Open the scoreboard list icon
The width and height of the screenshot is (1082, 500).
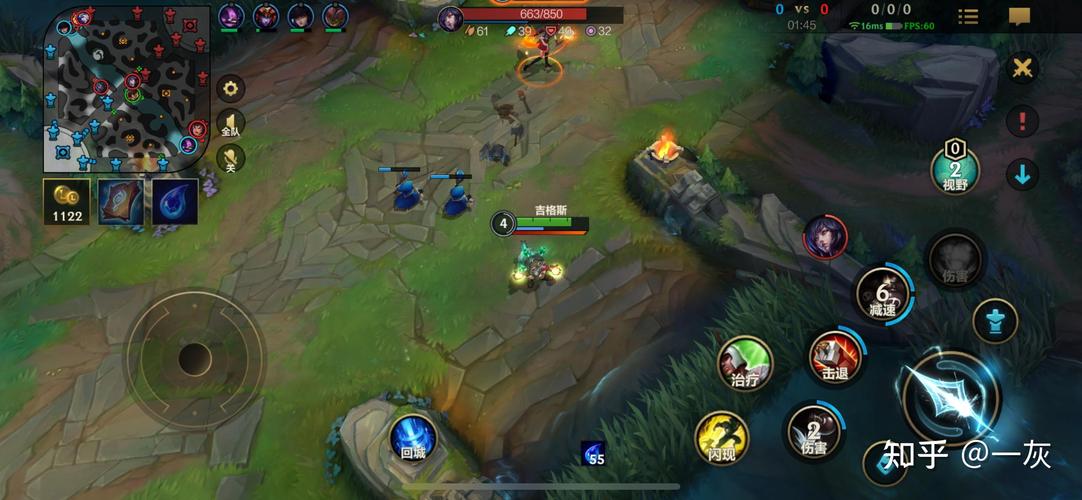[968, 16]
